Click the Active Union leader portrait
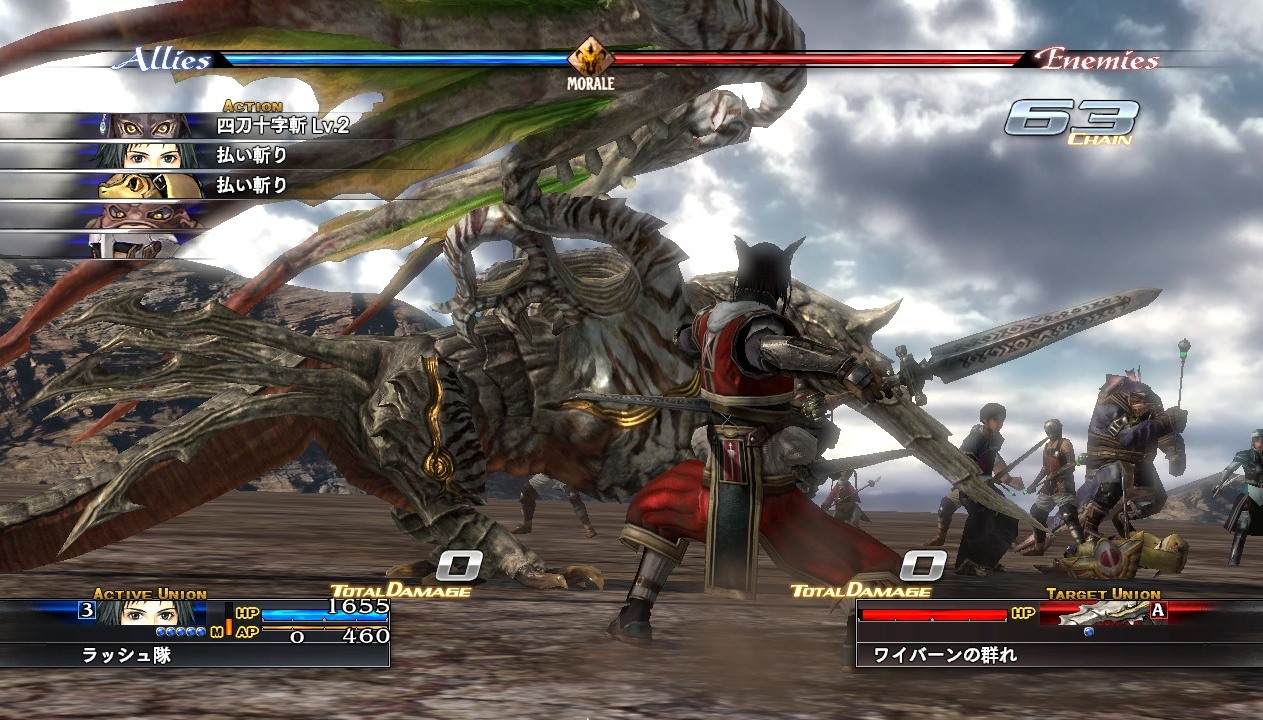This screenshot has width=1263, height=720. click(x=149, y=613)
